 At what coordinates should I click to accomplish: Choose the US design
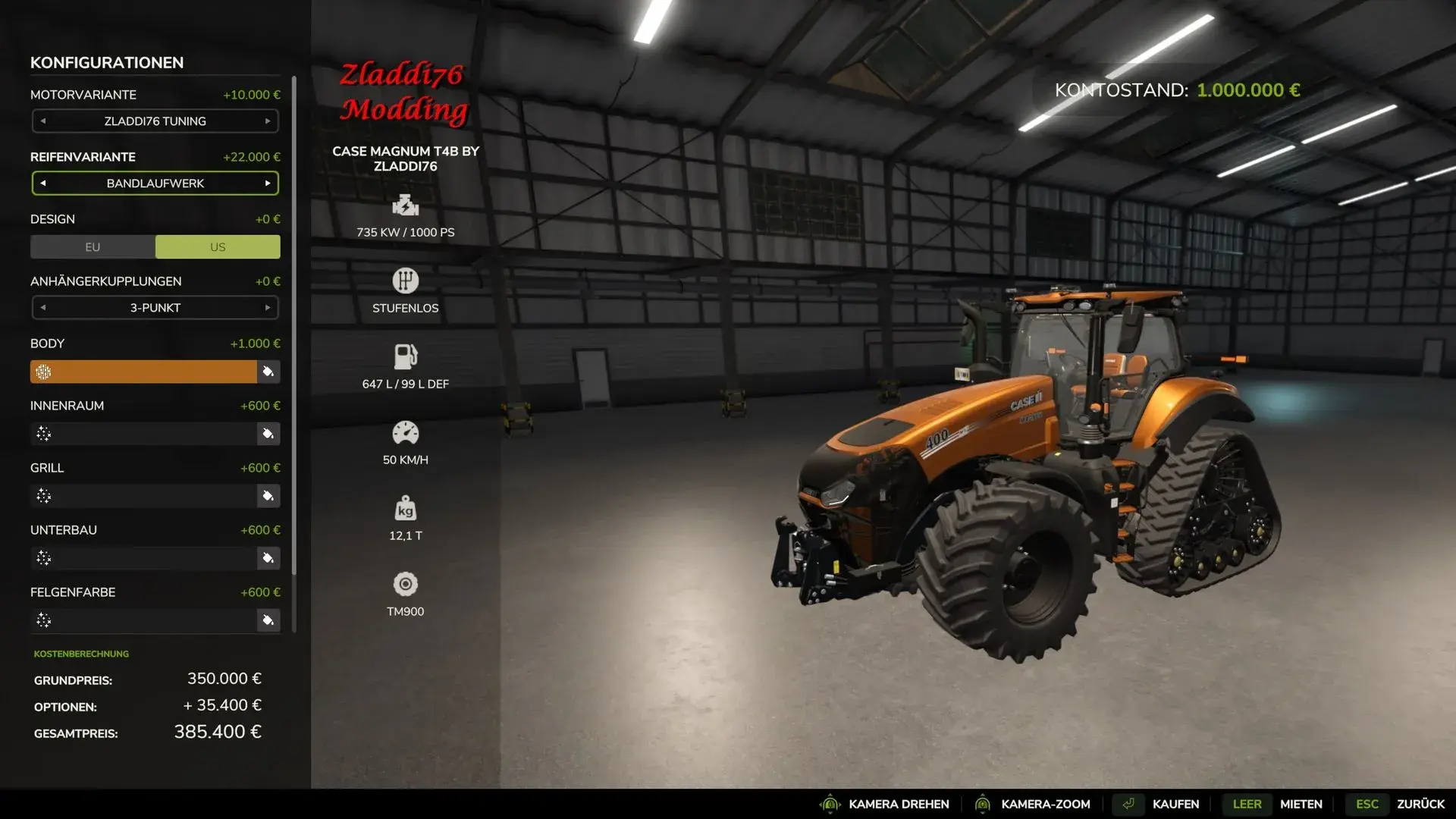[218, 247]
